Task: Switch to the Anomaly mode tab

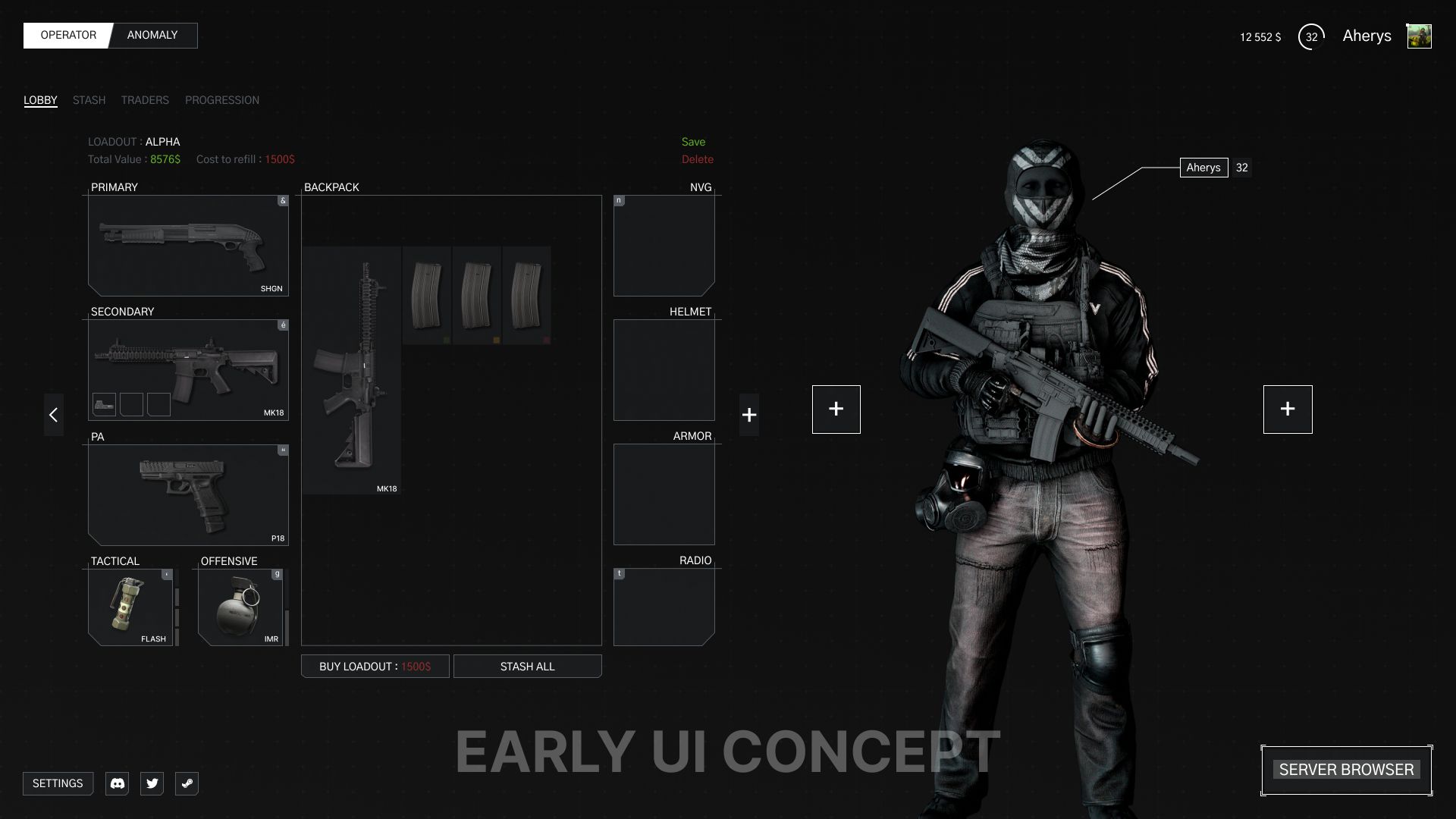Action: [x=152, y=36]
